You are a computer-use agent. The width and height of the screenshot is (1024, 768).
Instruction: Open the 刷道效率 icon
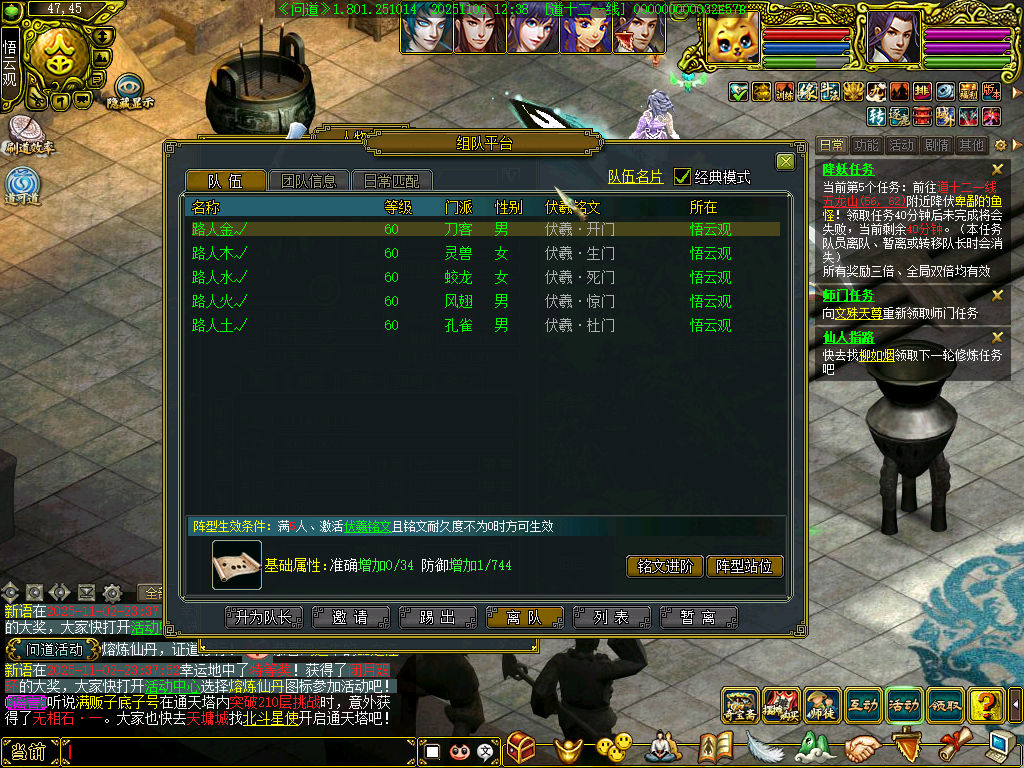pos(27,133)
